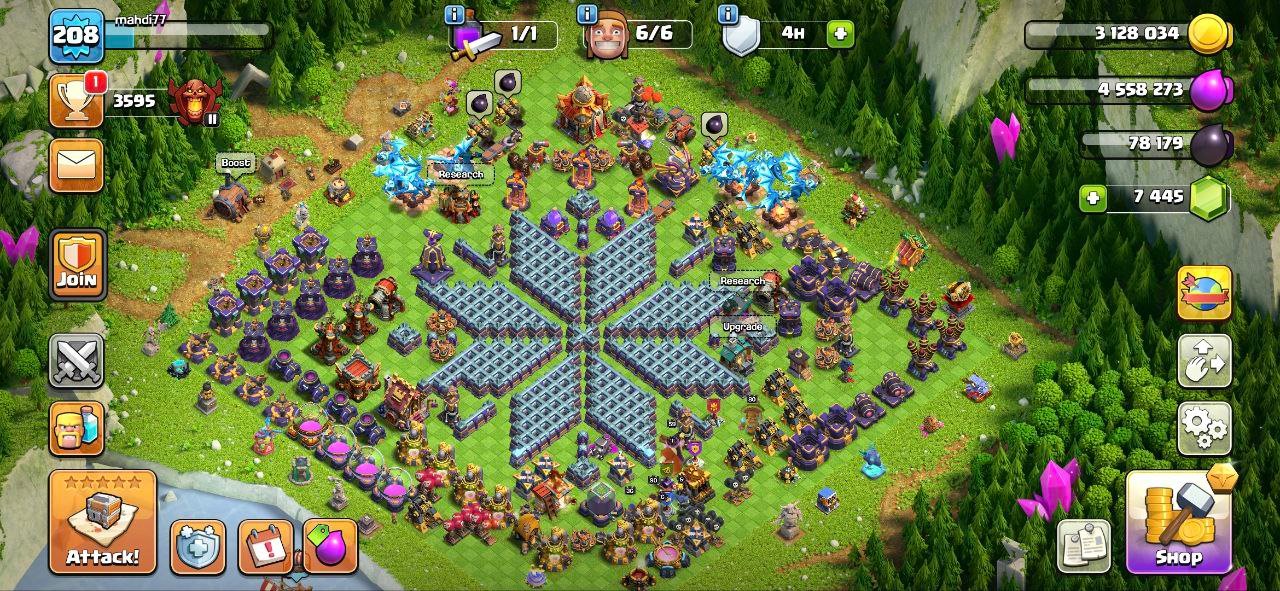
Task: Open the mail inbox envelope
Action: 77,164
